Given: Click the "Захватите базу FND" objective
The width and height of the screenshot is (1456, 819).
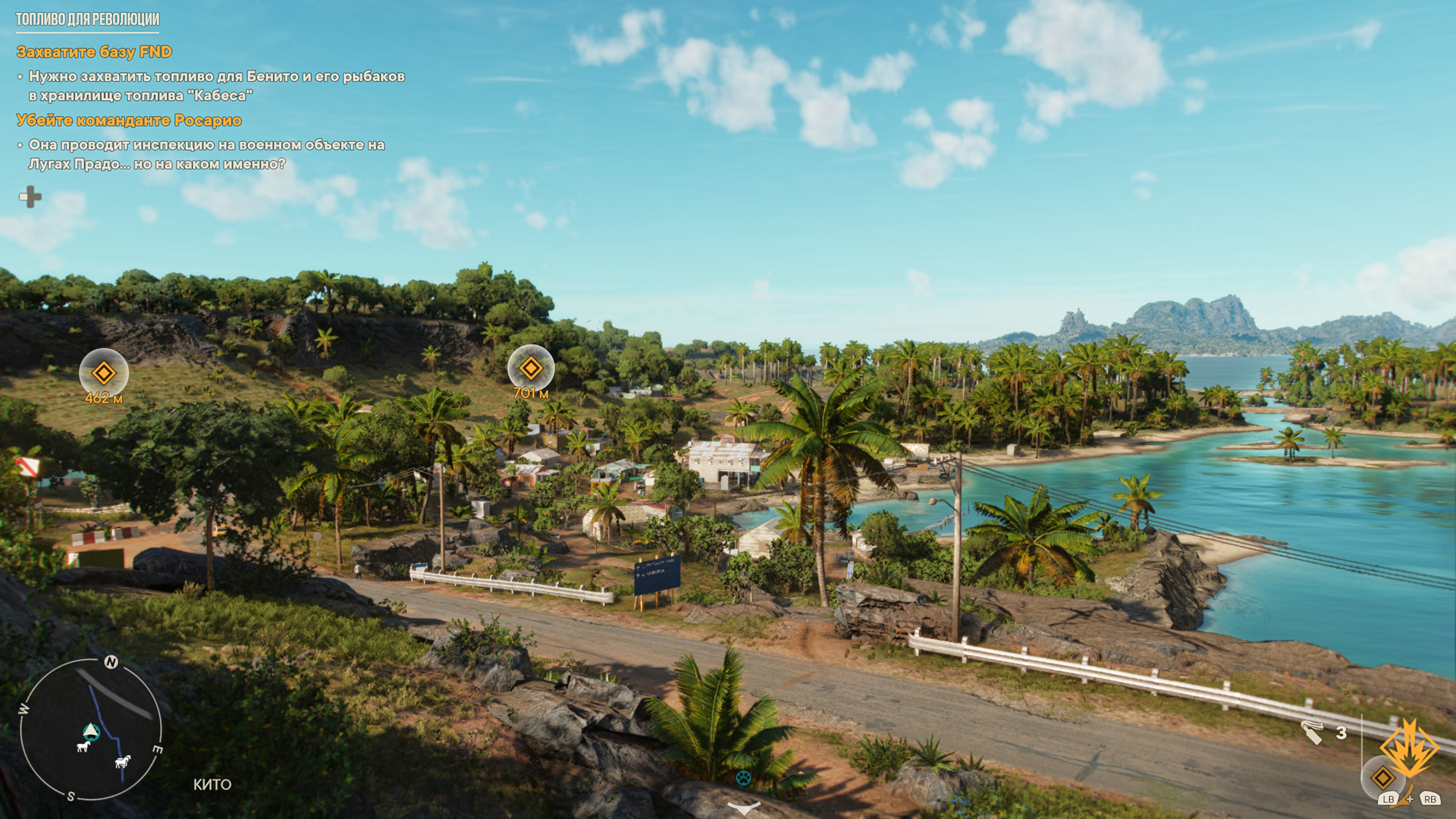Looking at the screenshot, I should pyautogui.click(x=95, y=52).
